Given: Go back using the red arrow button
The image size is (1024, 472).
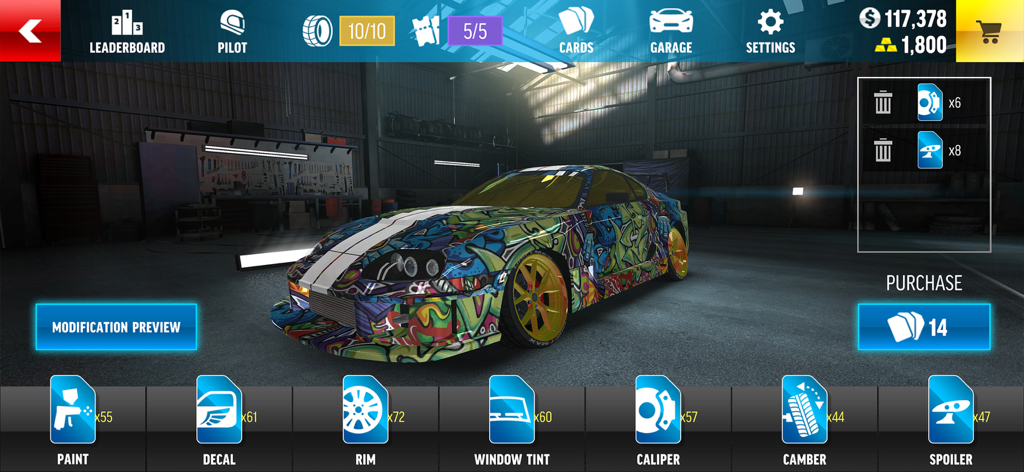Looking at the screenshot, I should pos(30,31).
